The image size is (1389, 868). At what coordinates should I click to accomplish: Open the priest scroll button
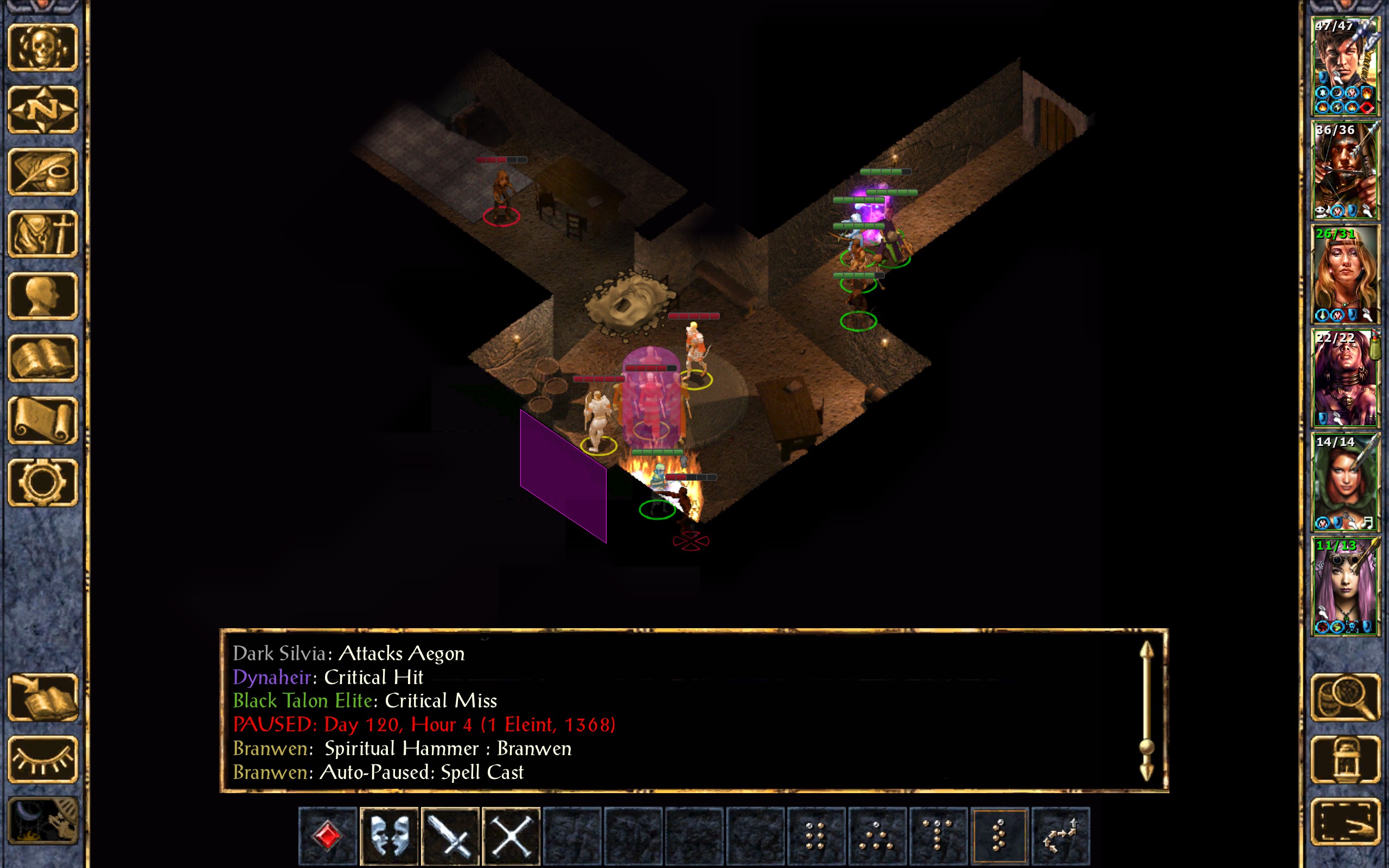pyautogui.click(x=43, y=420)
